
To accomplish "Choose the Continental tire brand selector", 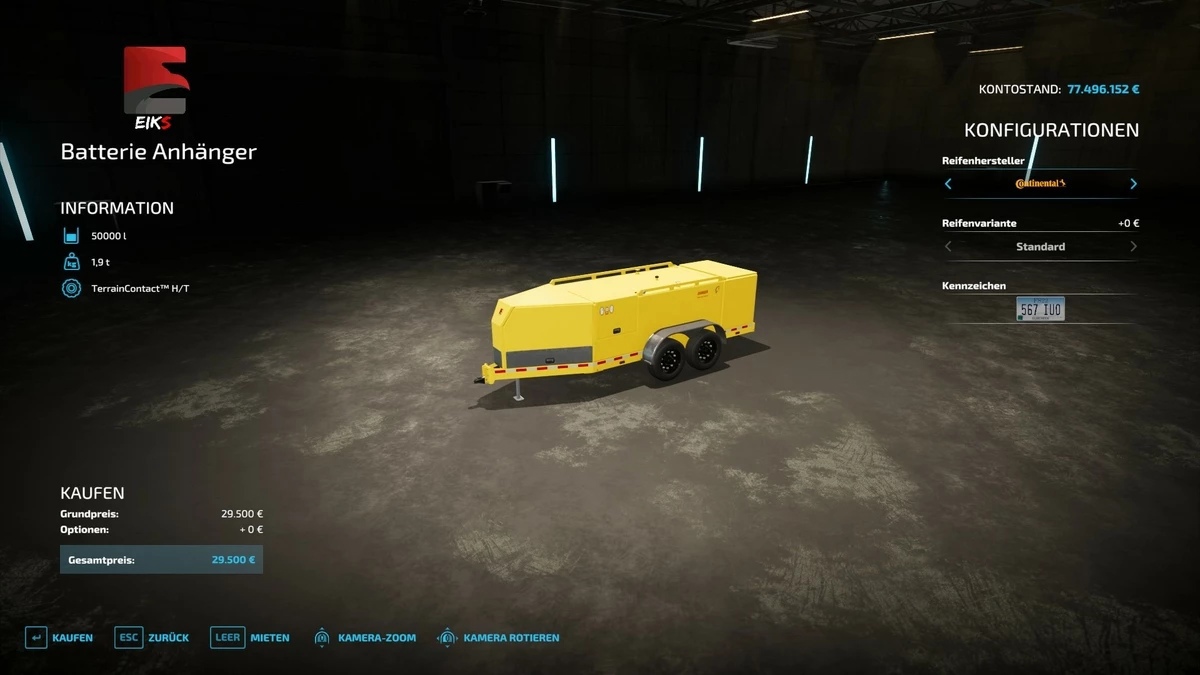I will (1040, 184).
